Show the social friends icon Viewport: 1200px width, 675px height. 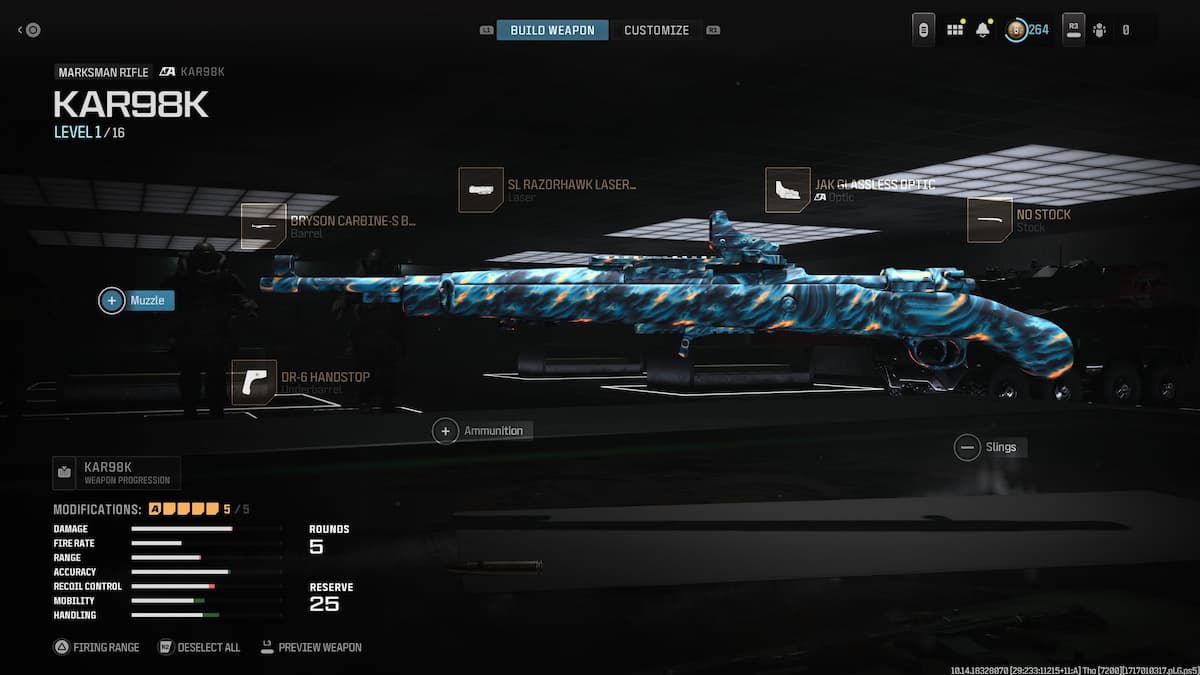tap(1100, 30)
